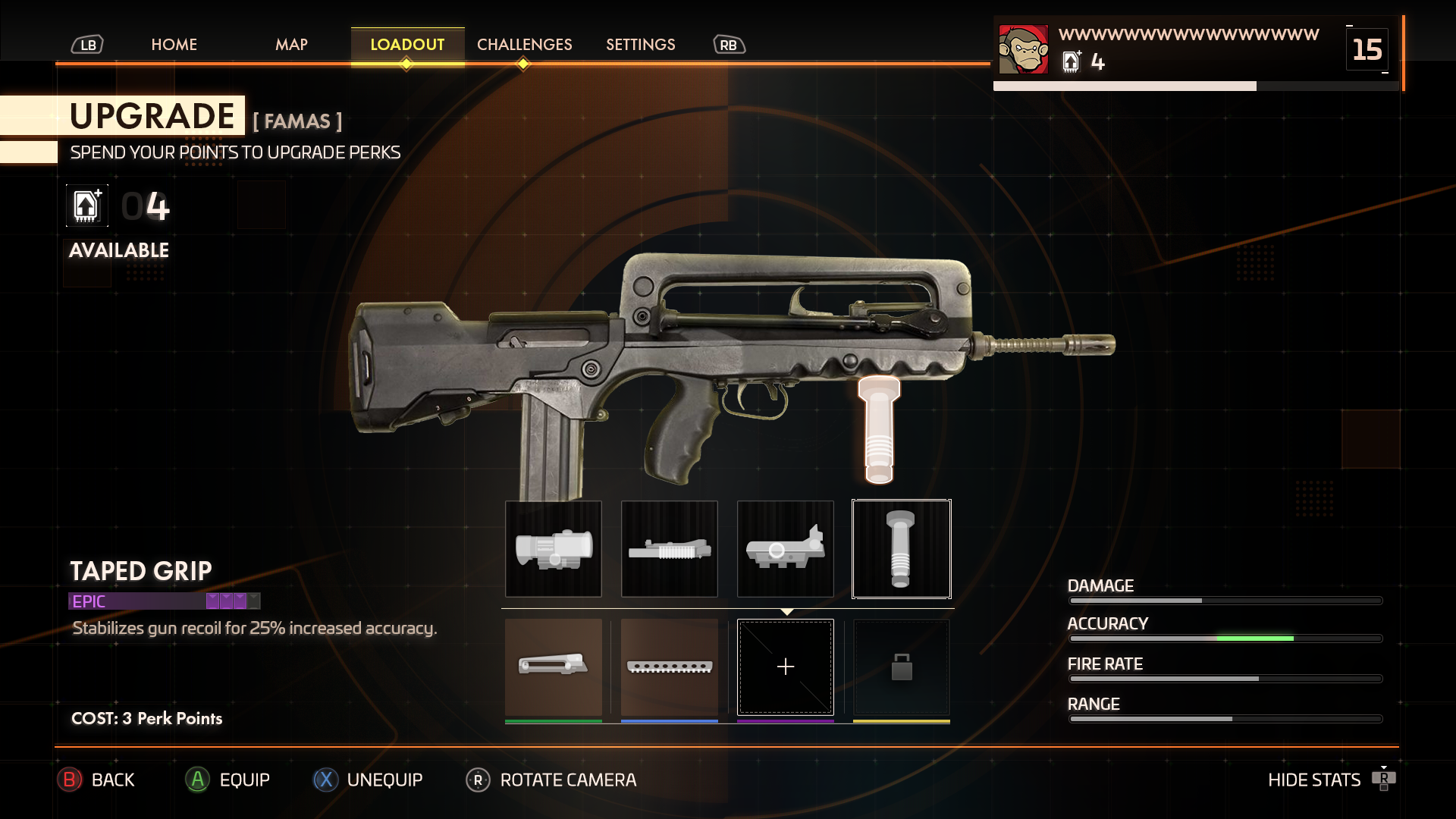The height and width of the screenshot is (819, 1456).
Task: Select the green-tier grip perk
Action: coord(554,667)
